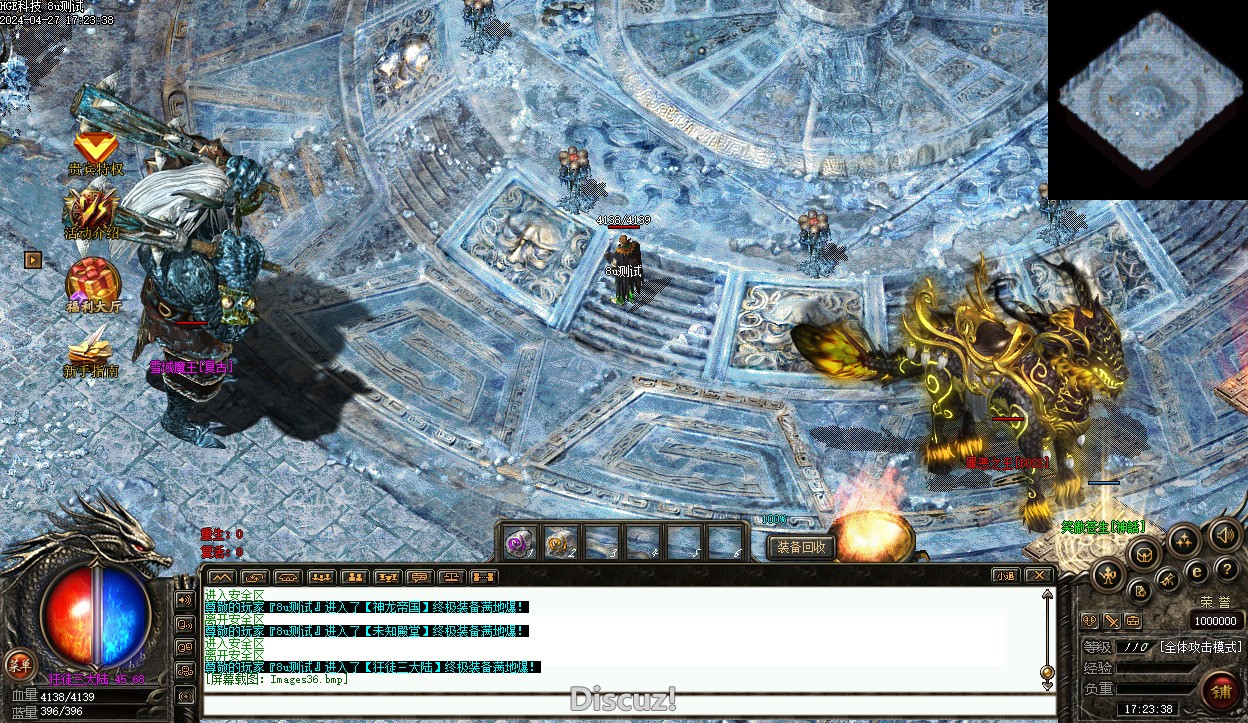
Task: View the minimap
Action: click(1148, 100)
